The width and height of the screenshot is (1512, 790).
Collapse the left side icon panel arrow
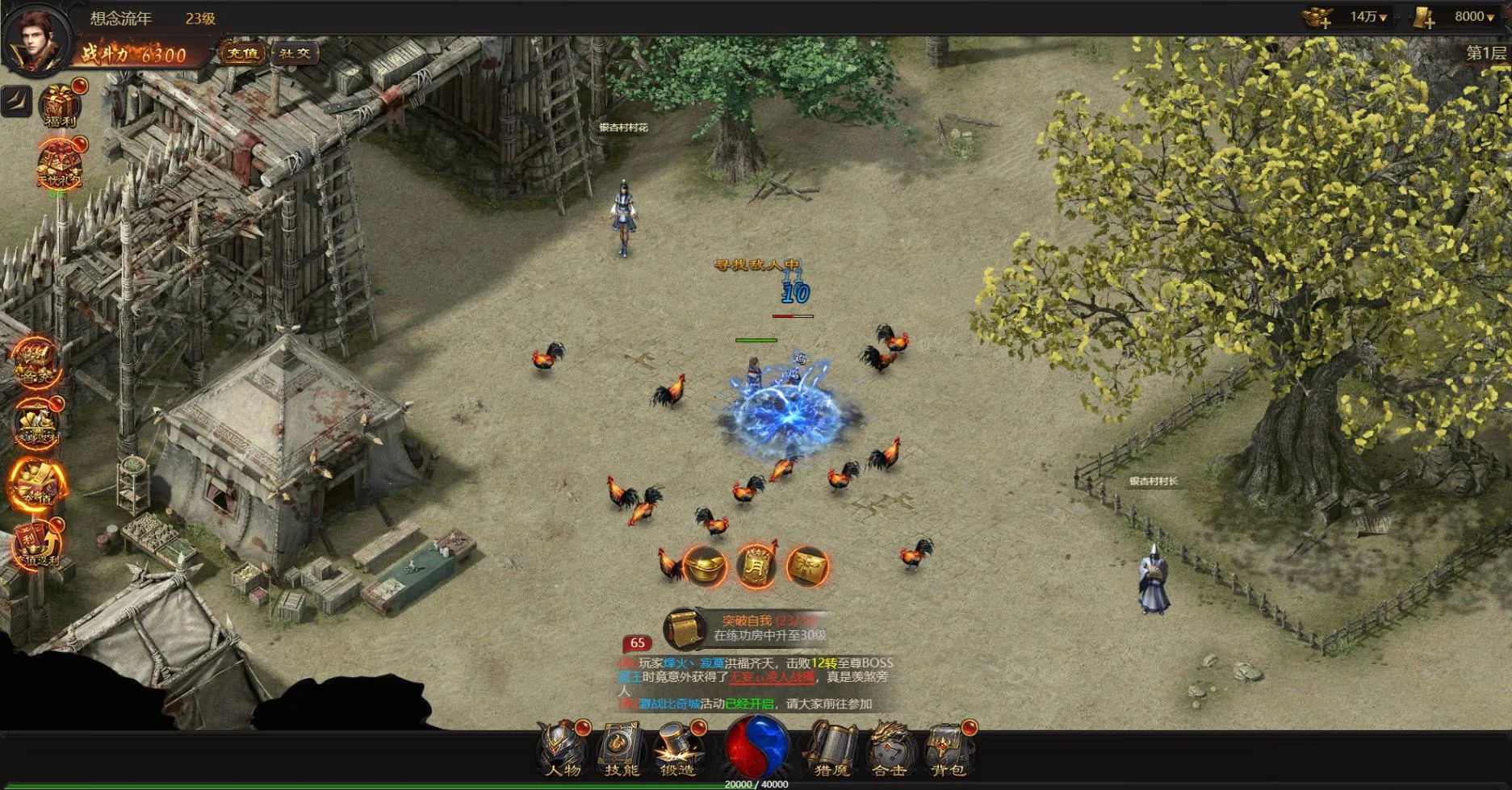pos(16,101)
